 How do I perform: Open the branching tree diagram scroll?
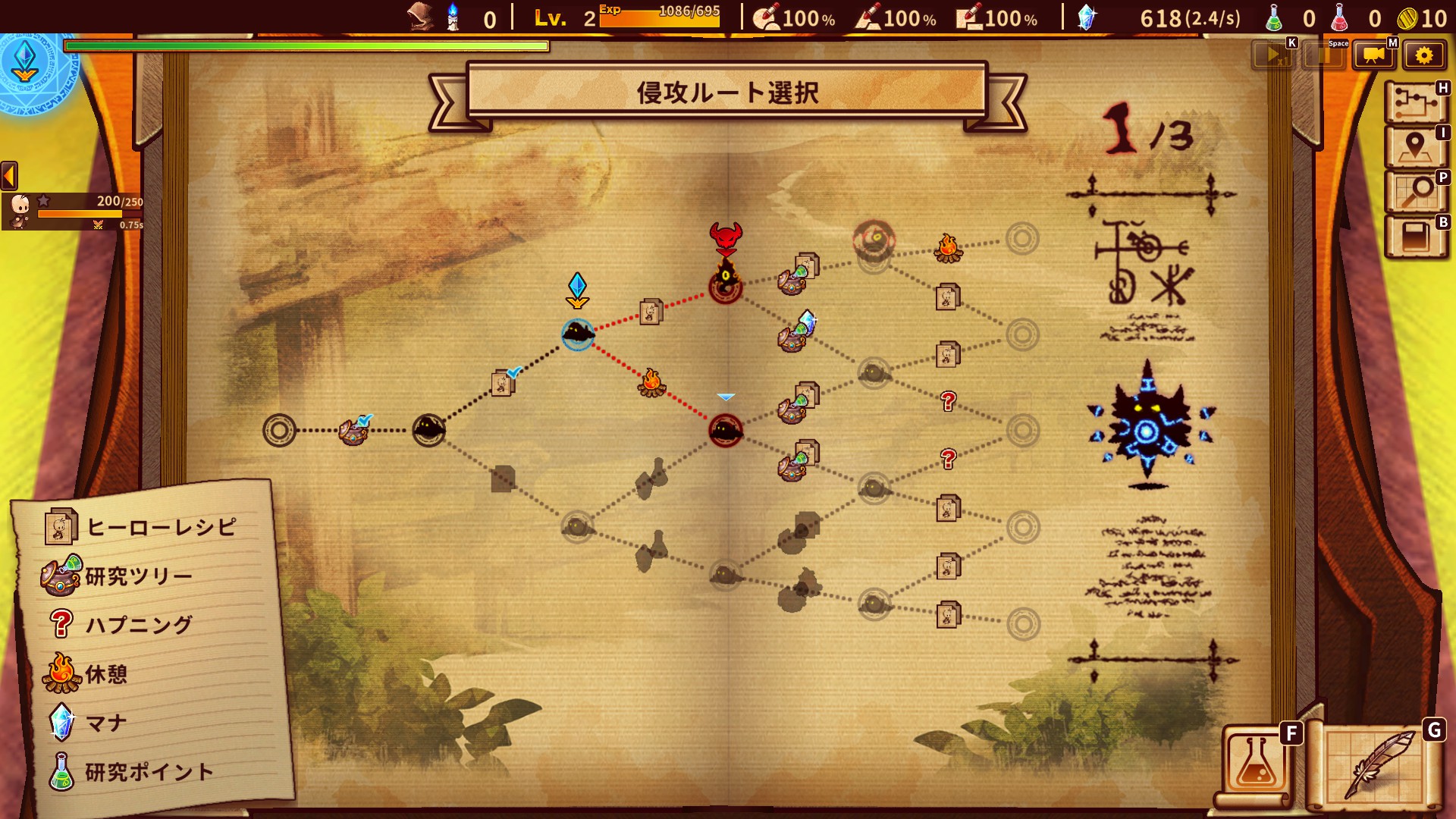(x=1415, y=102)
